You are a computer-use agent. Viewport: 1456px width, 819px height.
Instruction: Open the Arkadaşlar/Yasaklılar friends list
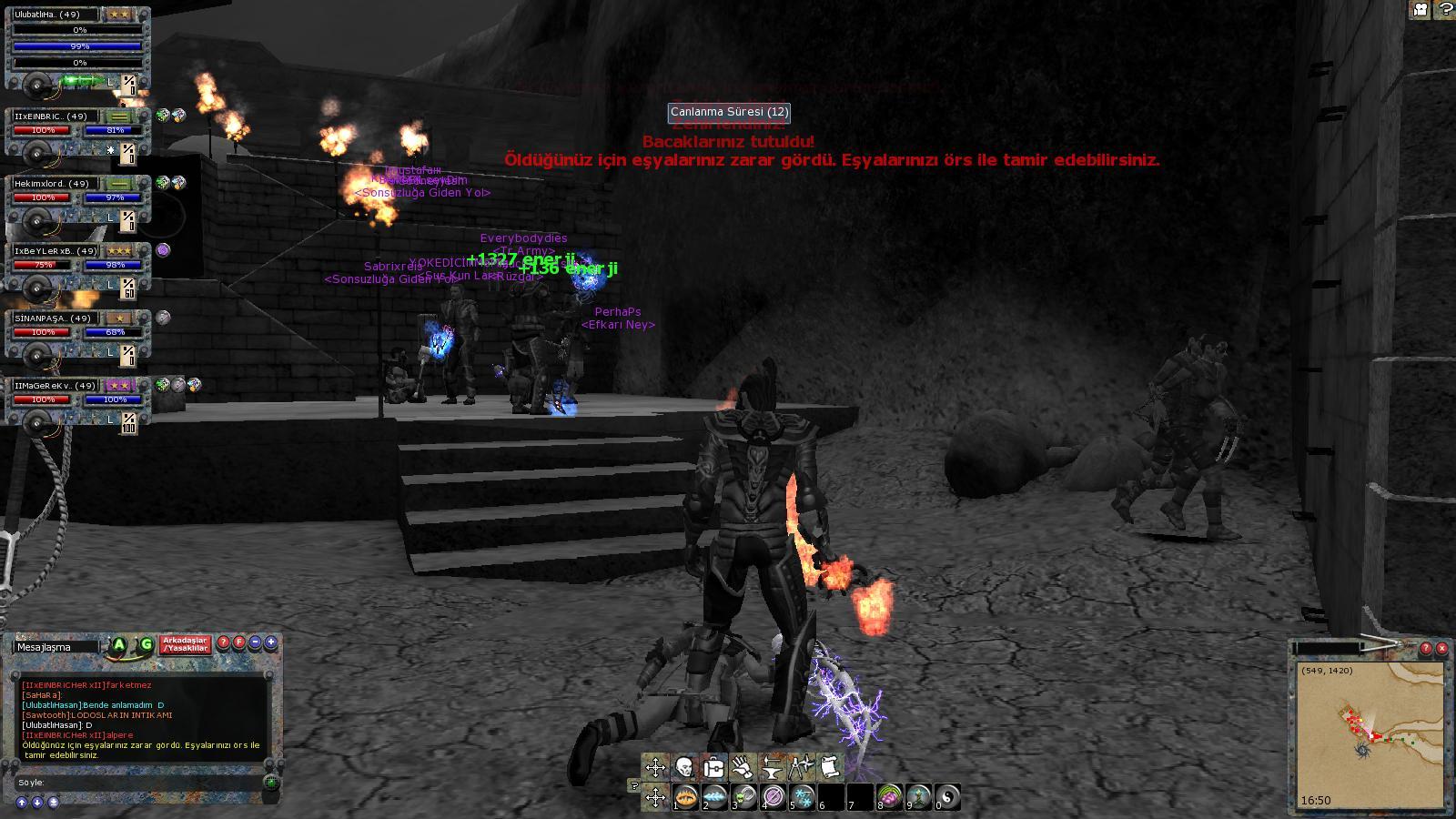[x=186, y=644]
